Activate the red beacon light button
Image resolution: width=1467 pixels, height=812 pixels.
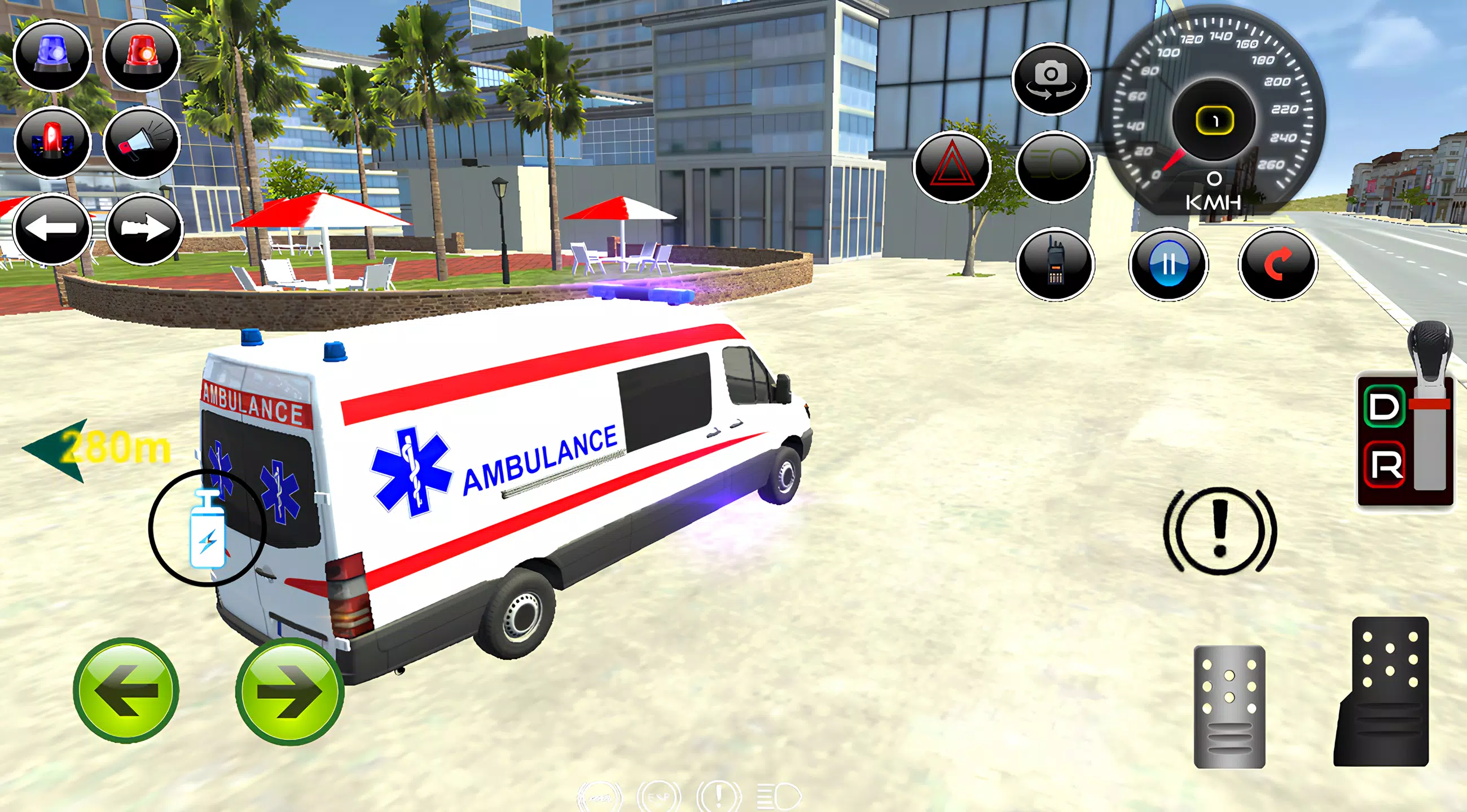142,55
